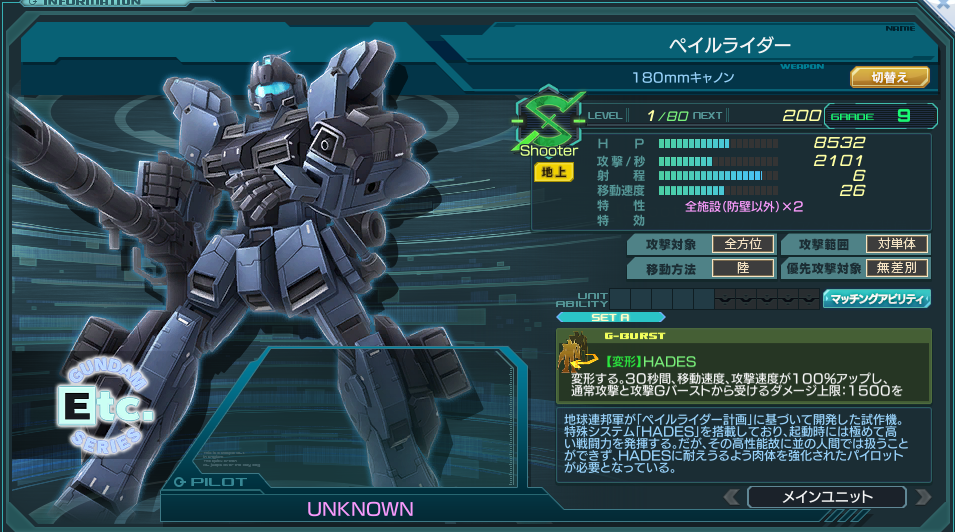Select the HADES G-Burst transformation icon
The height and width of the screenshot is (532, 955).
(579, 352)
